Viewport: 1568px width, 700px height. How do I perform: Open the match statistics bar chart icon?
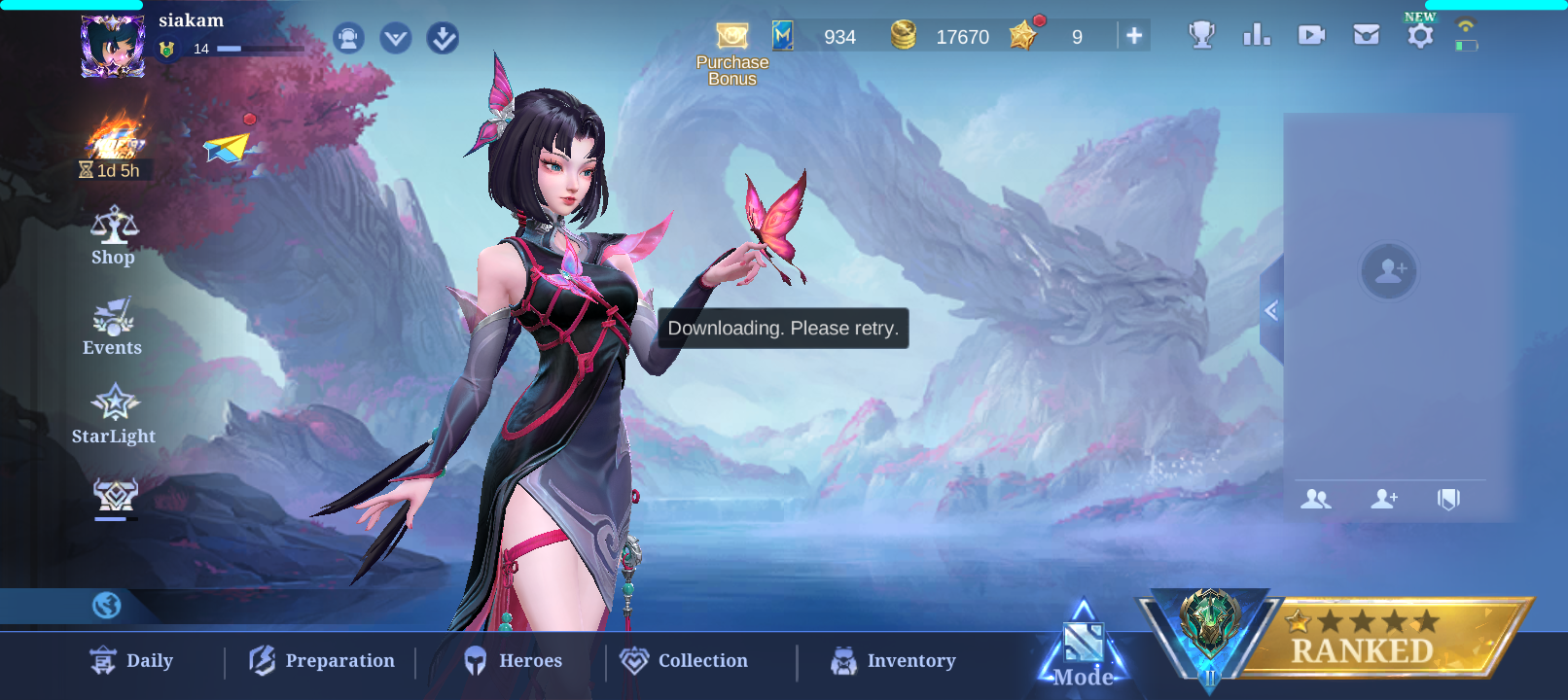point(1256,34)
